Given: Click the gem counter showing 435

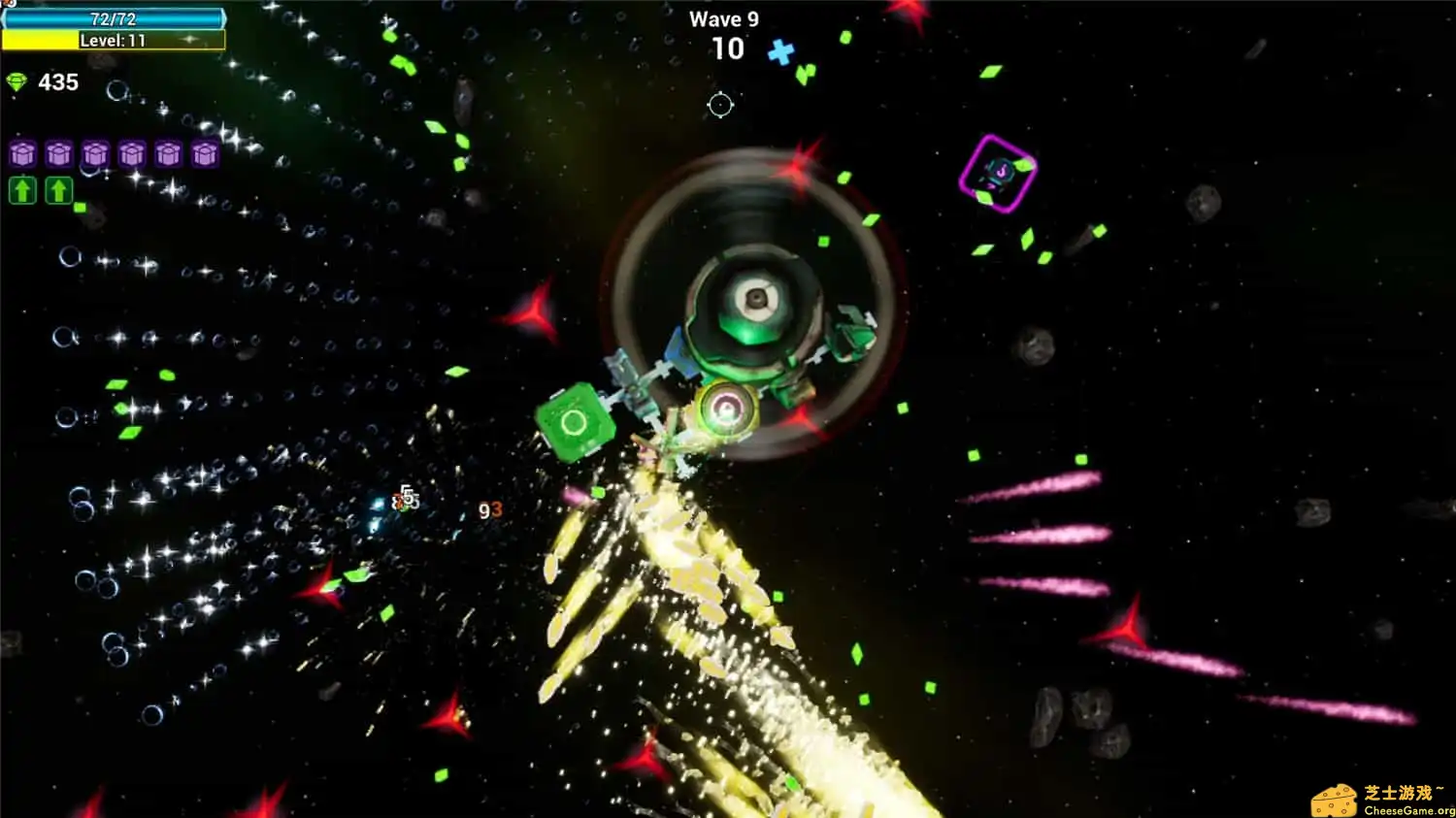Looking at the screenshot, I should point(58,82).
